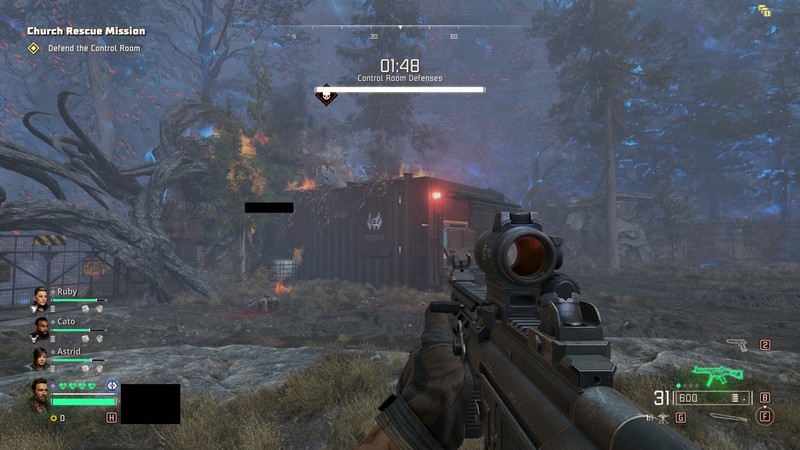The width and height of the screenshot is (800, 450).
Task: Click the skull icon on the defenses bar
Action: pos(326,95)
